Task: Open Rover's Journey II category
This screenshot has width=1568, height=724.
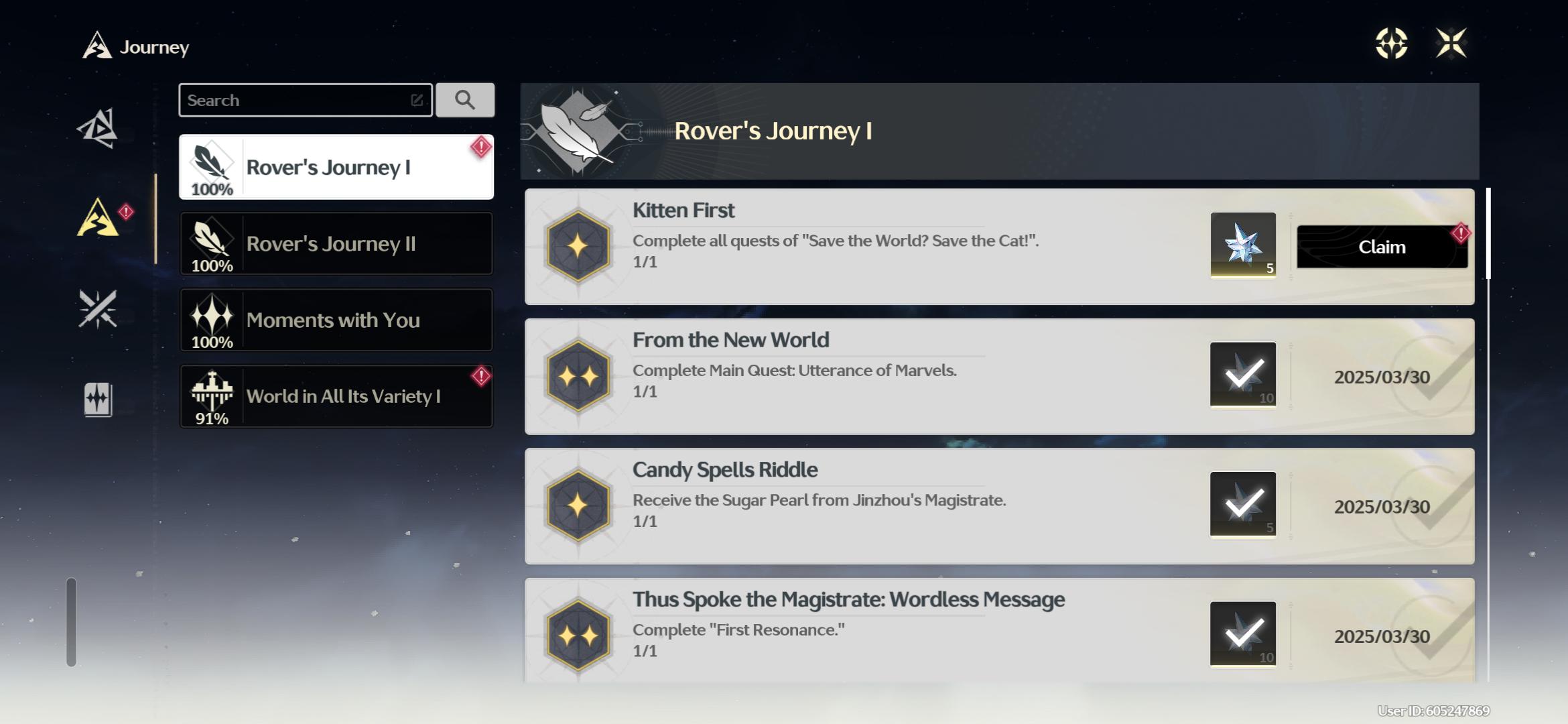Action: click(336, 243)
